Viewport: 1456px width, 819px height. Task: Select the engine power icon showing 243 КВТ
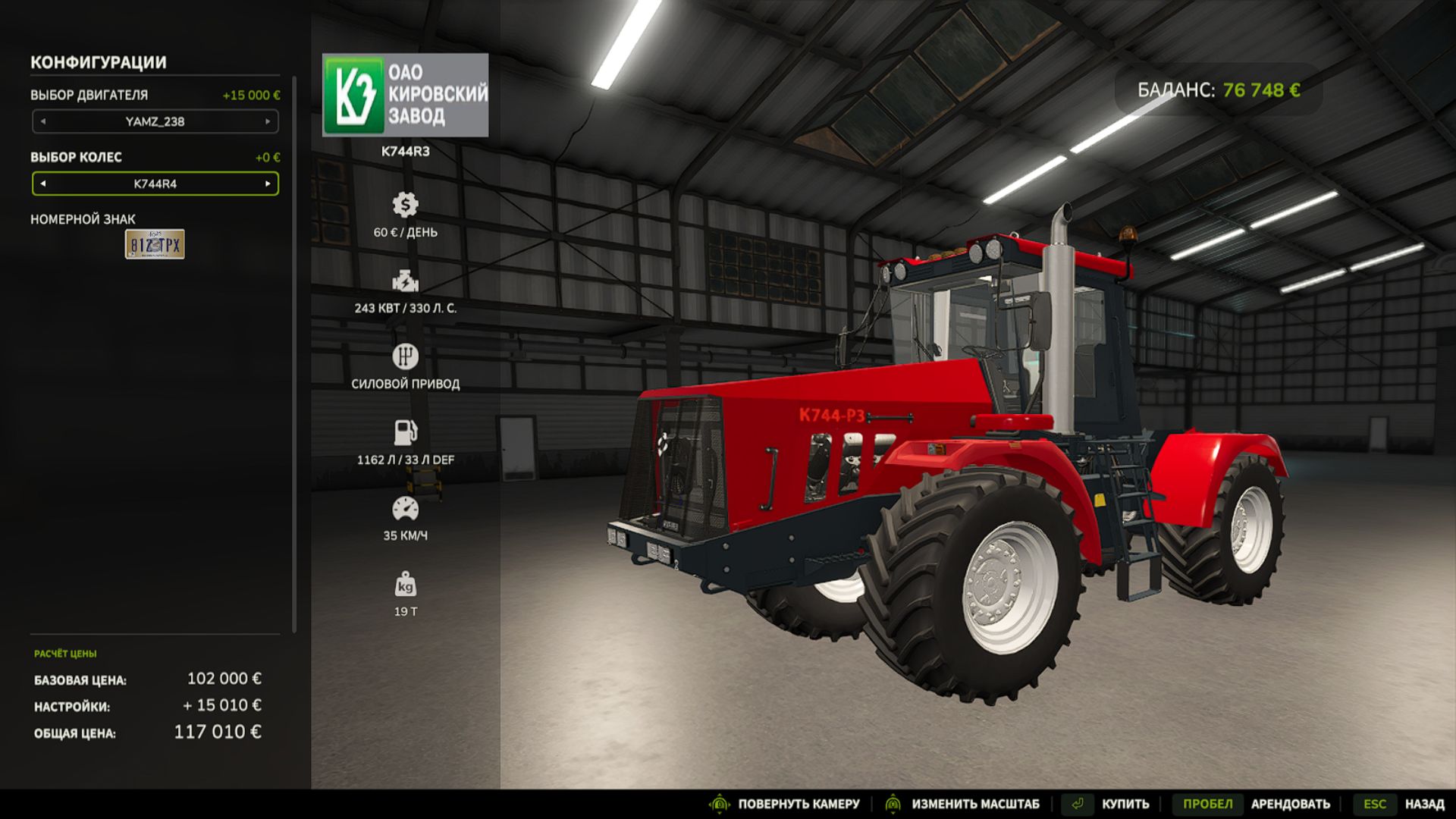coord(406,281)
